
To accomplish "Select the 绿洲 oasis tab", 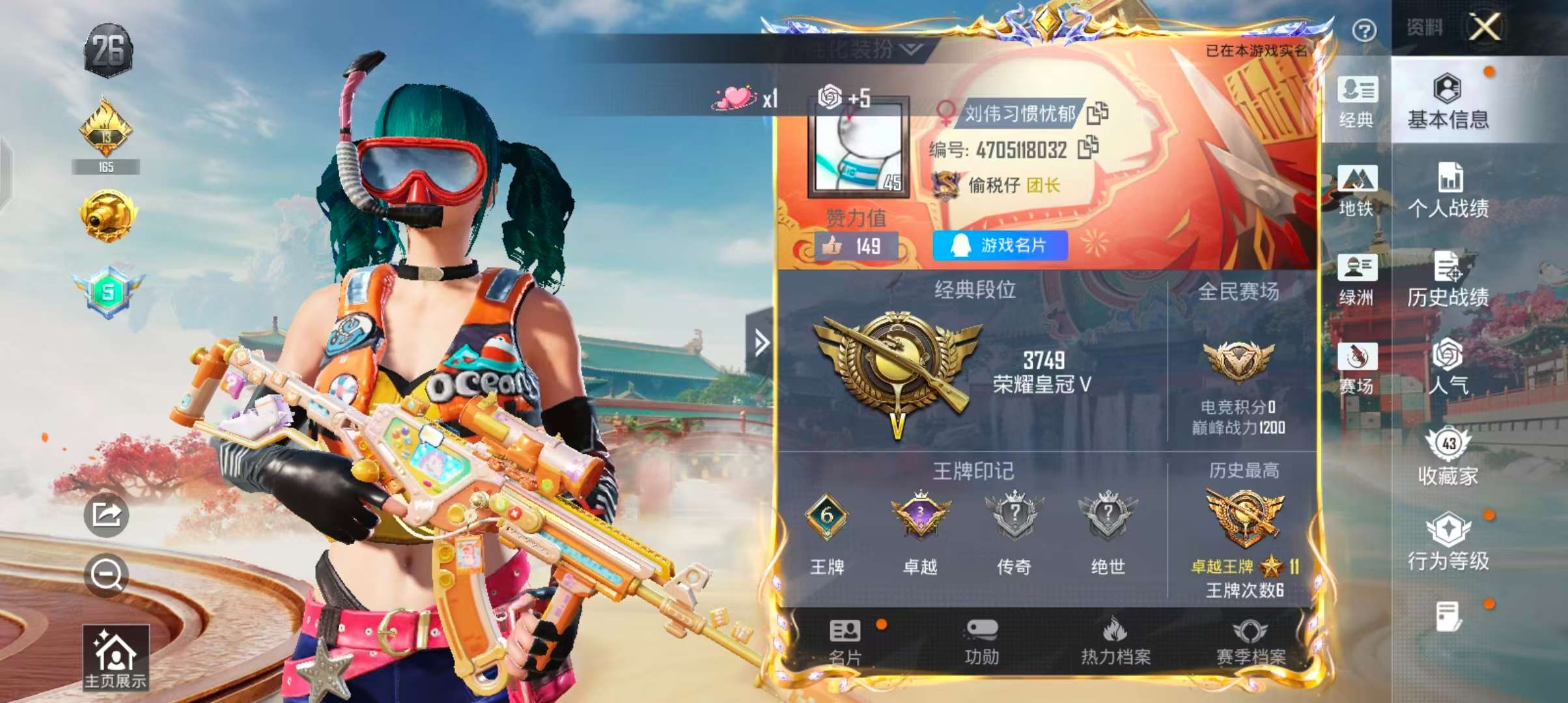I will coord(1357,279).
